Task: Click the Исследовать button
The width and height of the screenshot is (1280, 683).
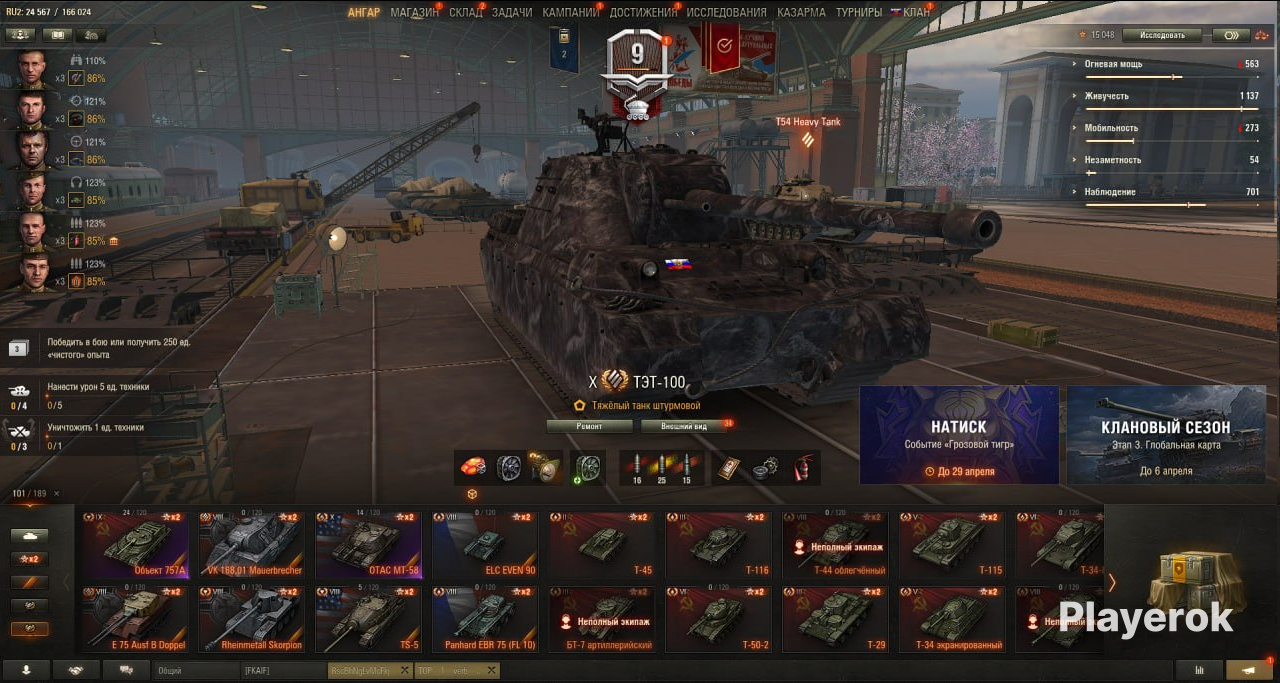Action: point(1161,35)
